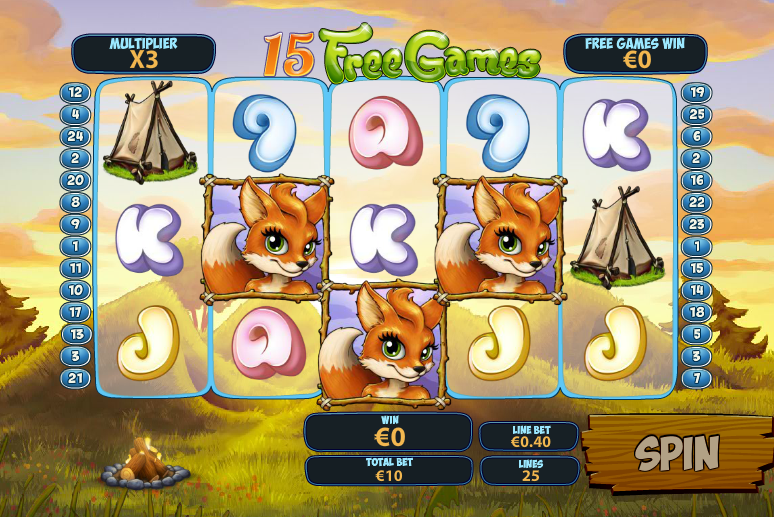Click the payline 16 indicator

[x=696, y=180]
